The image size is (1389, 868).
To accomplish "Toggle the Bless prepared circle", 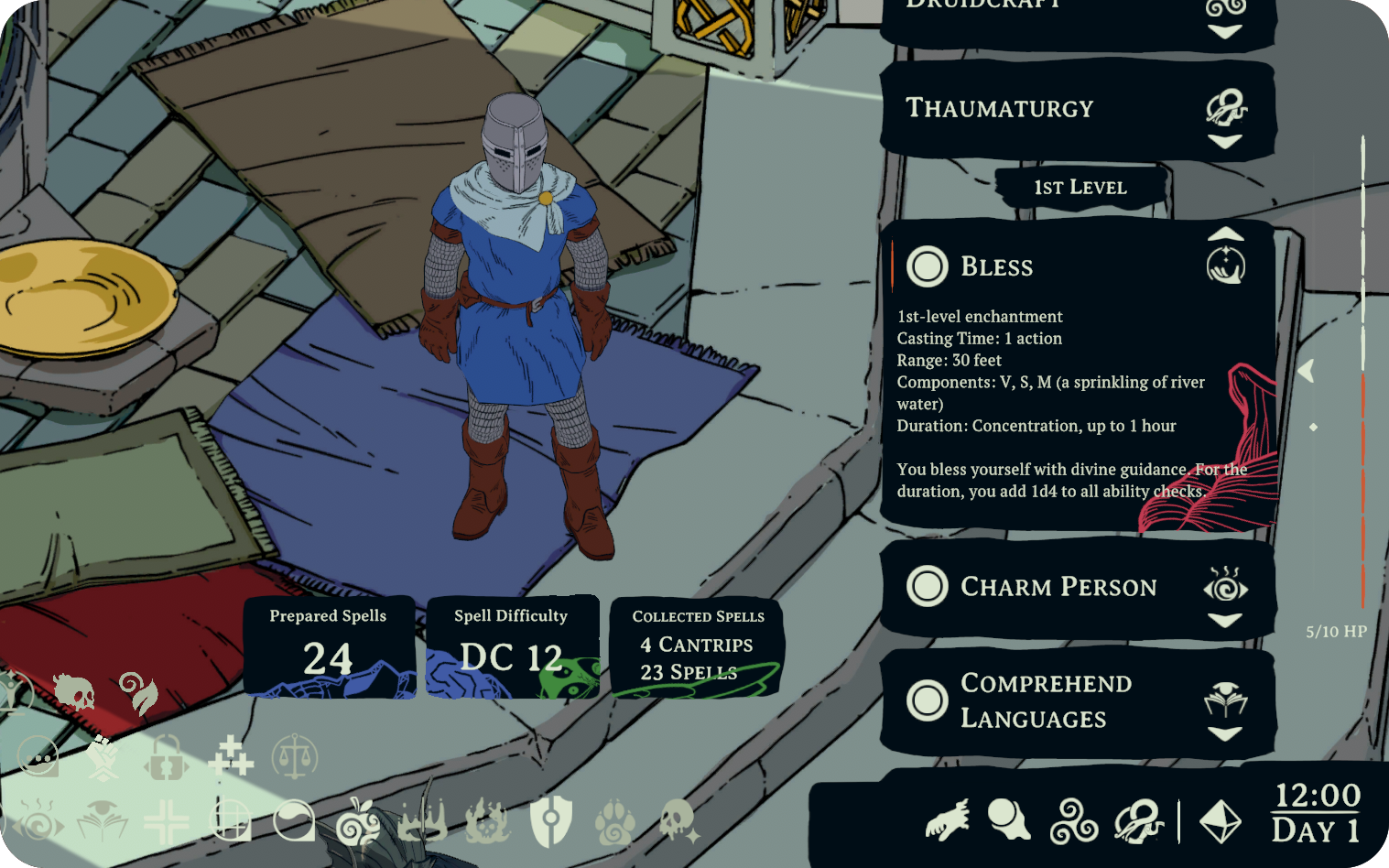I will tap(927, 266).
